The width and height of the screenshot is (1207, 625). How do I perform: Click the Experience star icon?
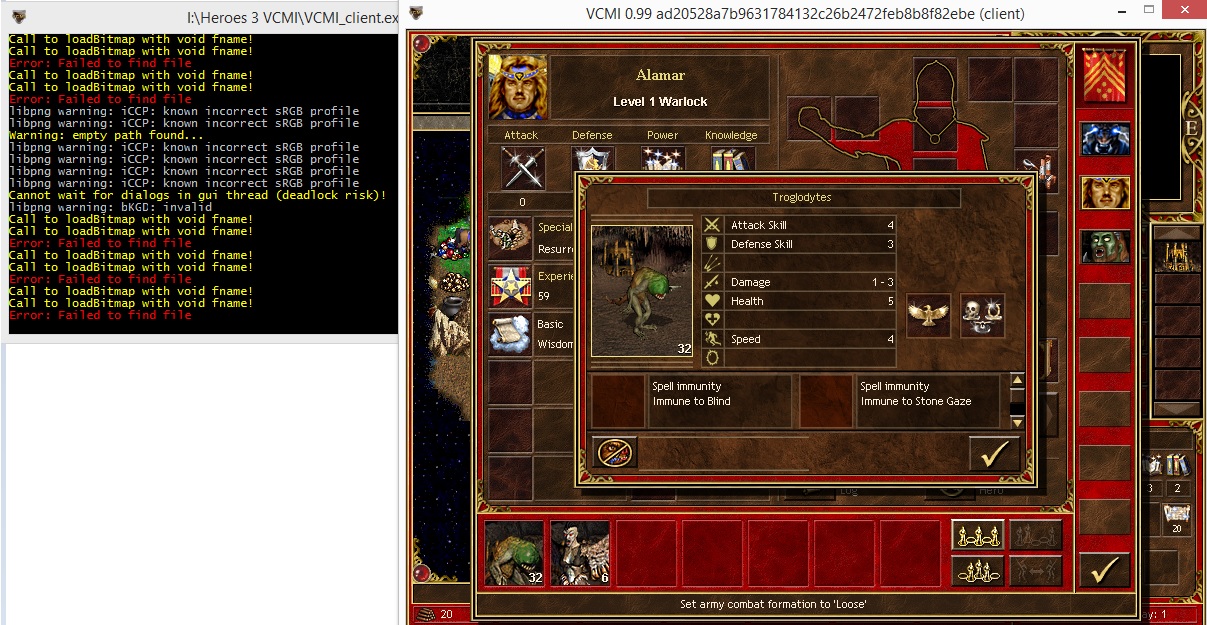(x=511, y=287)
